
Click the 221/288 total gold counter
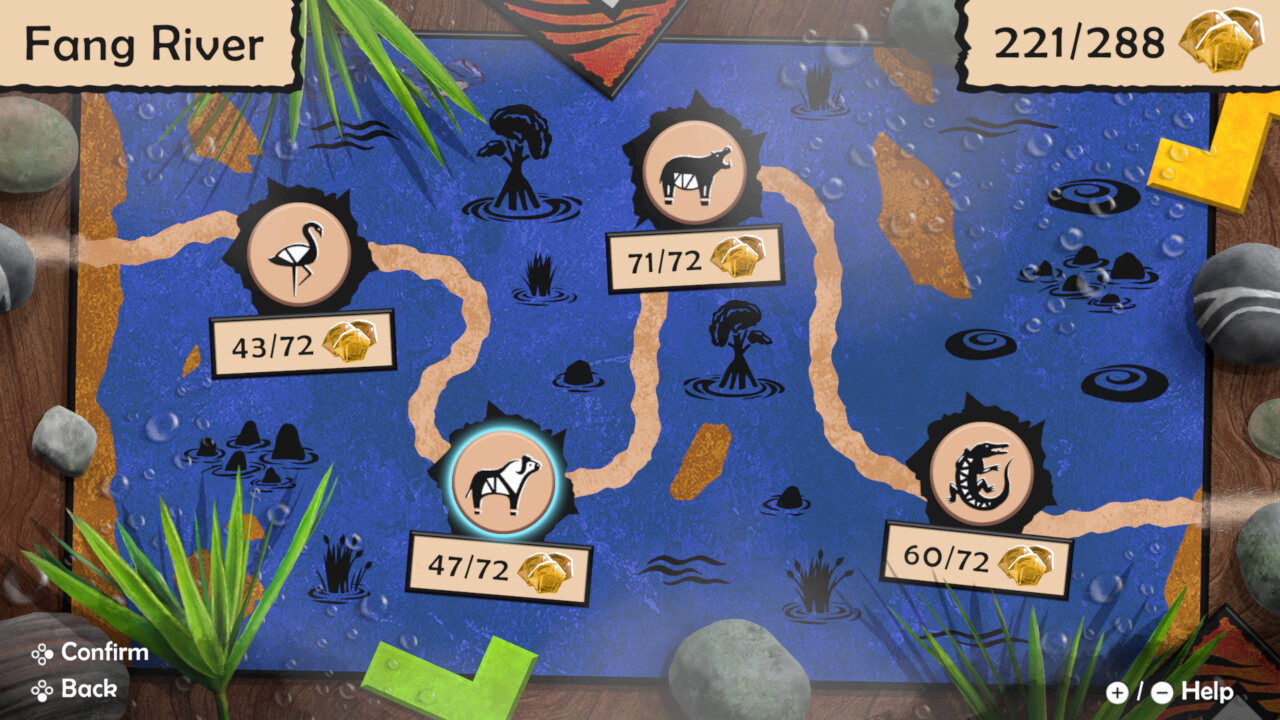point(1079,42)
